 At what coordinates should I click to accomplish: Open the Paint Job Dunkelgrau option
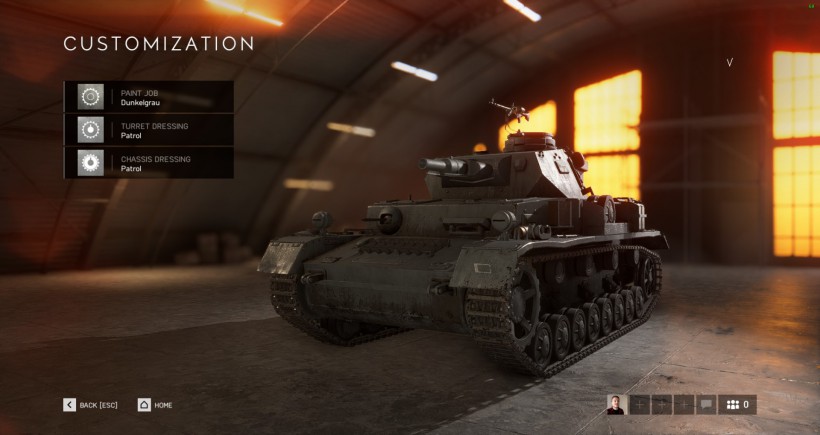click(149, 96)
